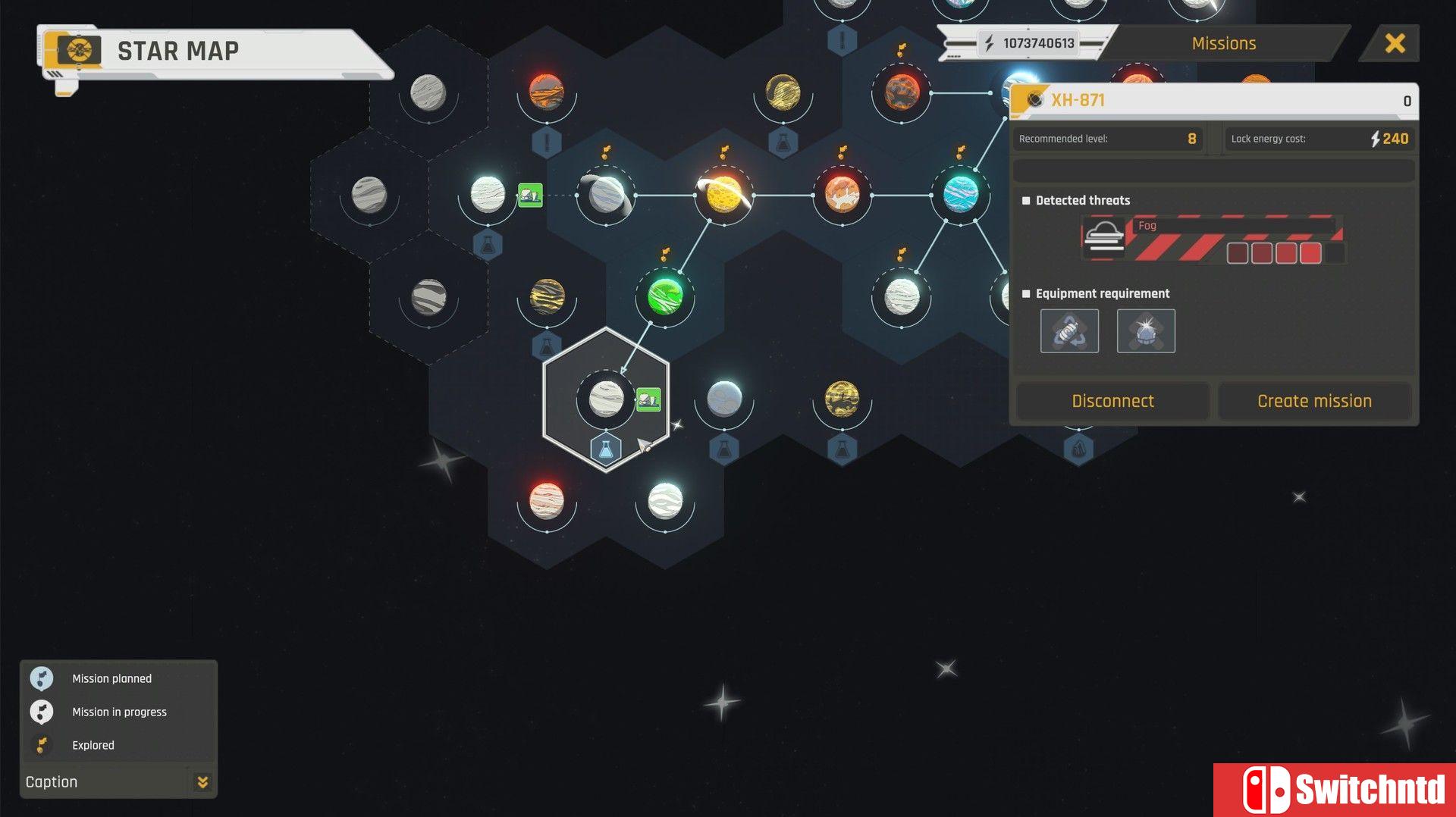1456x817 pixels.
Task: Select the flare equipment requirement icon
Action: pos(1146,330)
